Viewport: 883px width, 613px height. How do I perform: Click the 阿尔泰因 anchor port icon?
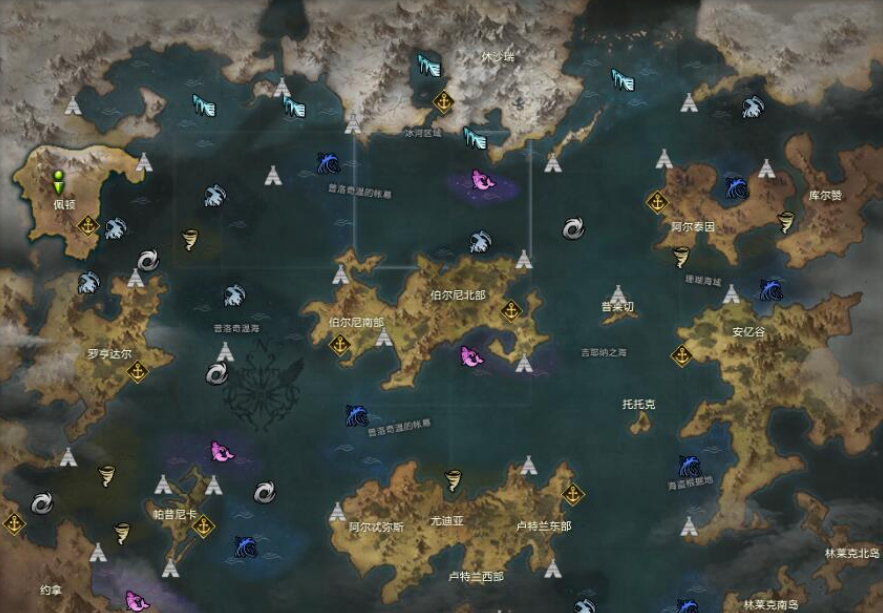657,202
